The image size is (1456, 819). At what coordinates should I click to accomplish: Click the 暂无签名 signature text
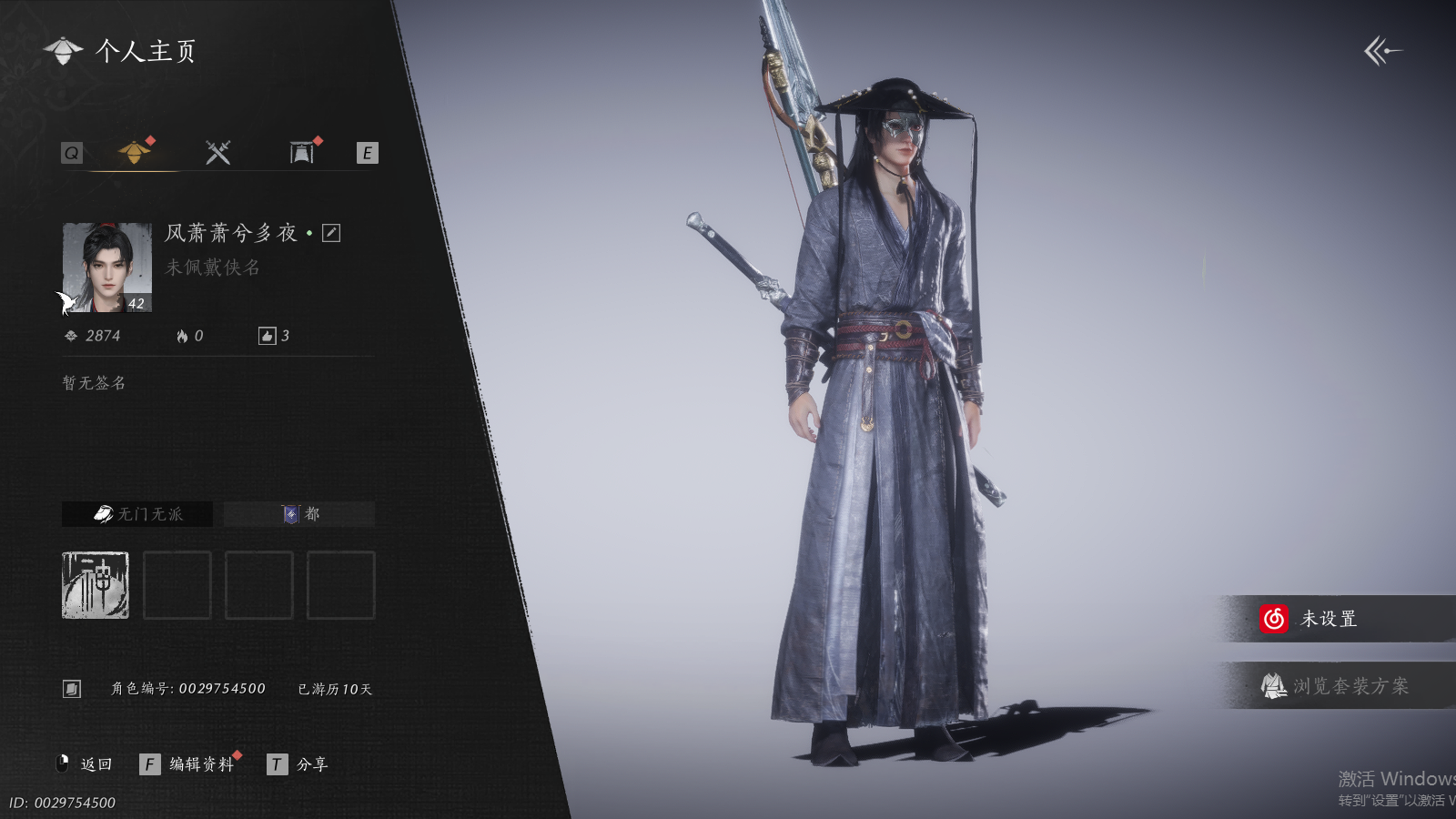point(94,383)
